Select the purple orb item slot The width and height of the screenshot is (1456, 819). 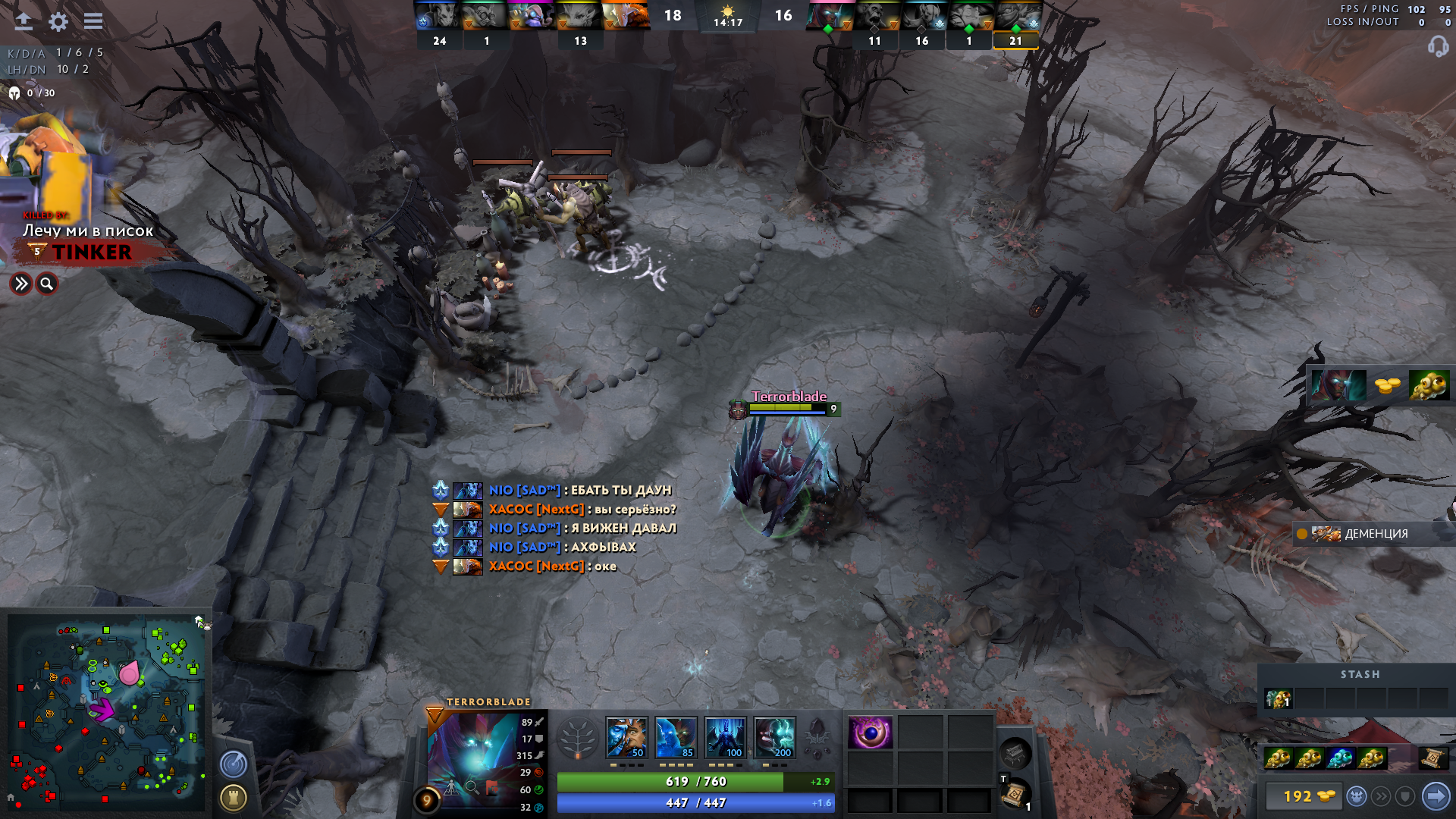point(870,733)
